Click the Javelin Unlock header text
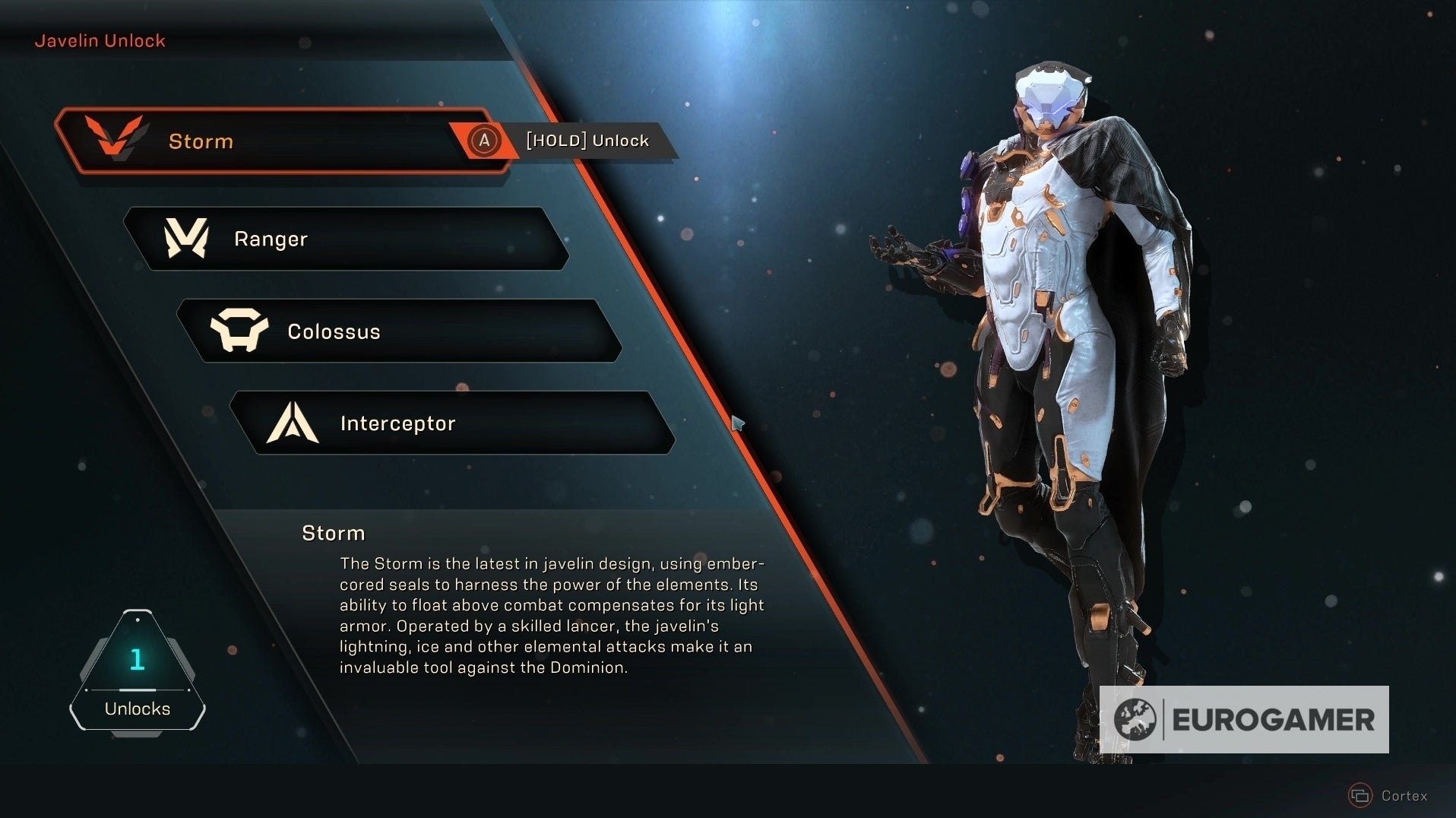 tap(100, 40)
